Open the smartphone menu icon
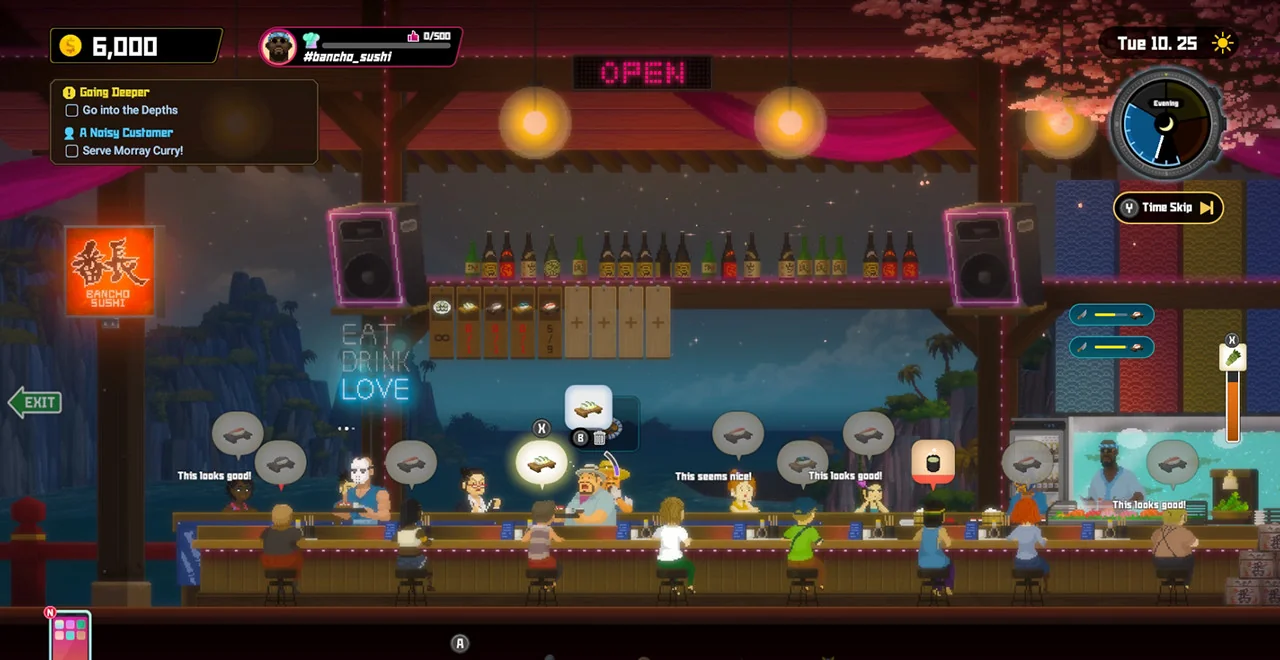Image resolution: width=1280 pixels, height=660 pixels. click(x=70, y=635)
